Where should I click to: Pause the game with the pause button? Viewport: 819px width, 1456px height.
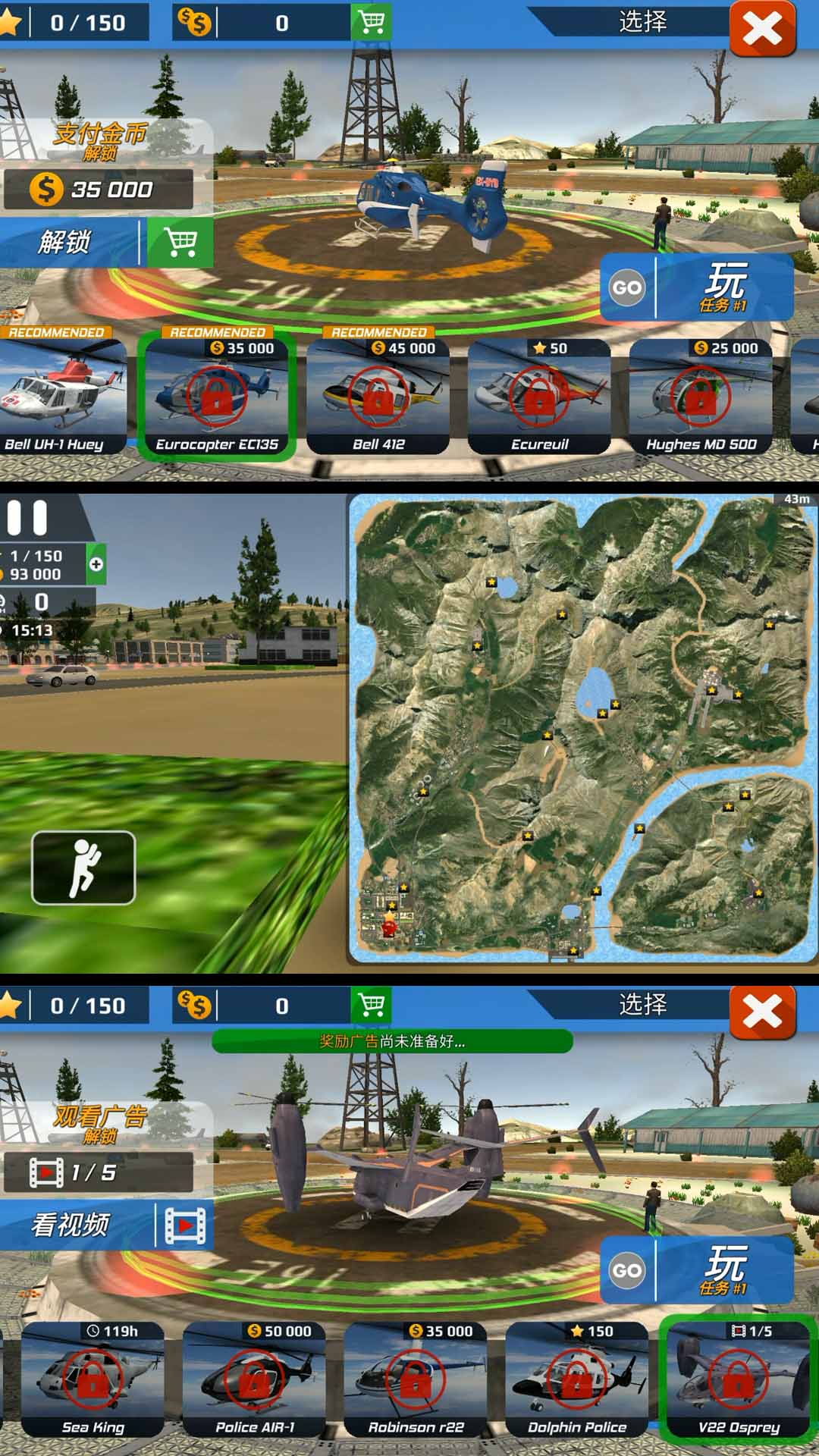click(x=27, y=519)
